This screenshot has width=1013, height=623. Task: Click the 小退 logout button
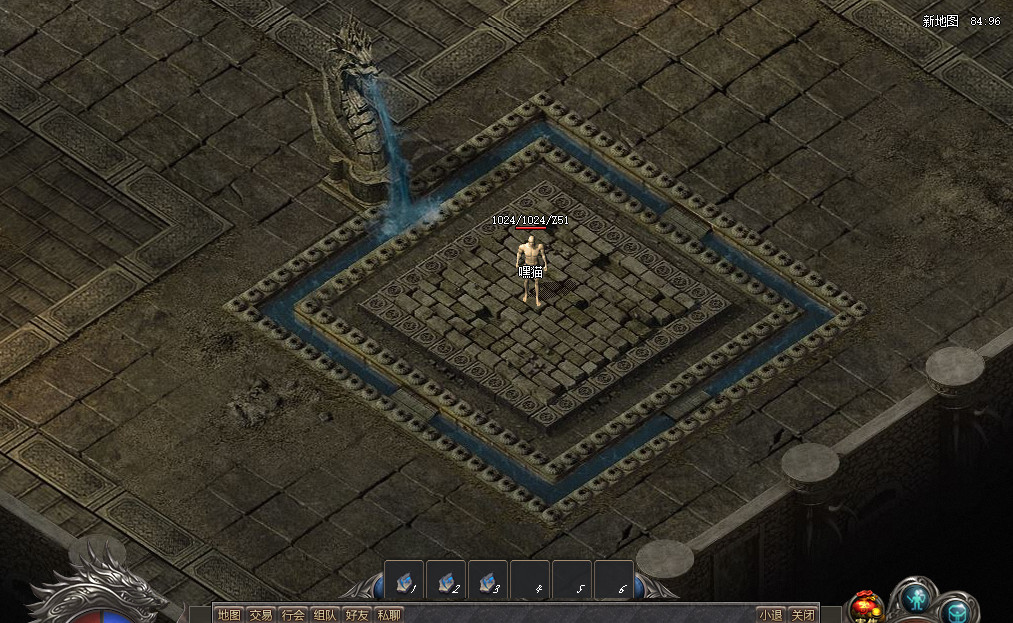click(x=770, y=615)
